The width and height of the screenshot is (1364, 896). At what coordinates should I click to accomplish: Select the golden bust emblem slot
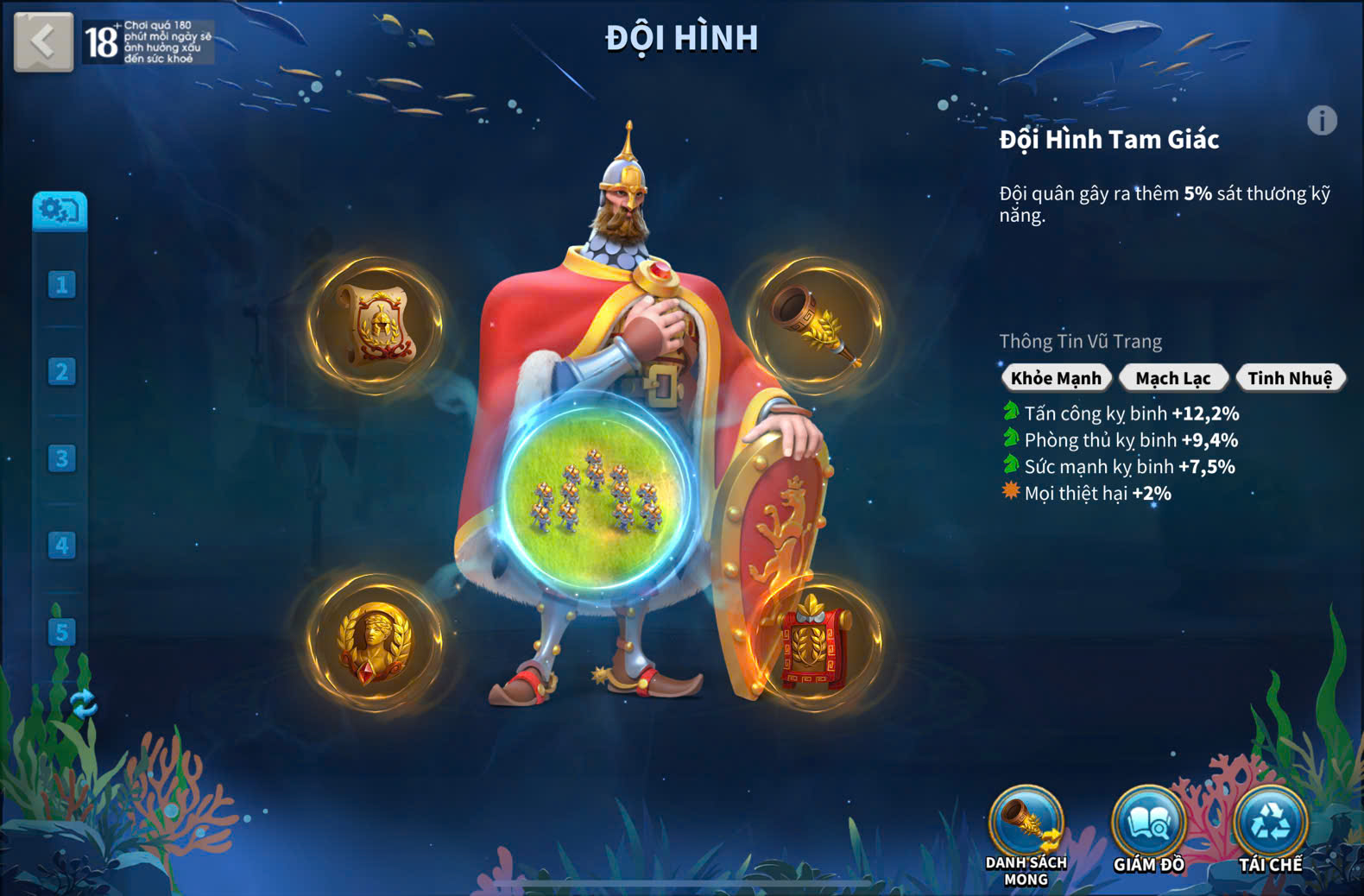pyautogui.click(x=376, y=642)
